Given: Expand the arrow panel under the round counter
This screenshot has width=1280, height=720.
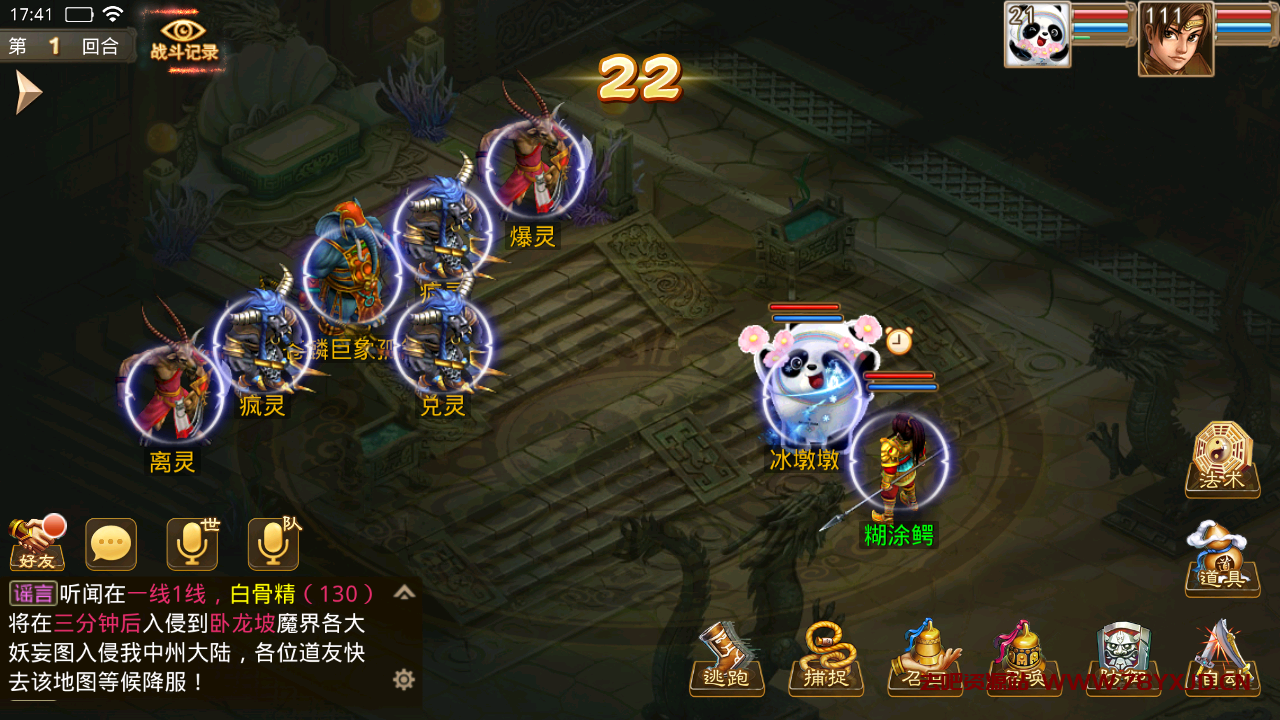Looking at the screenshot, I should [x=28, y=93].
